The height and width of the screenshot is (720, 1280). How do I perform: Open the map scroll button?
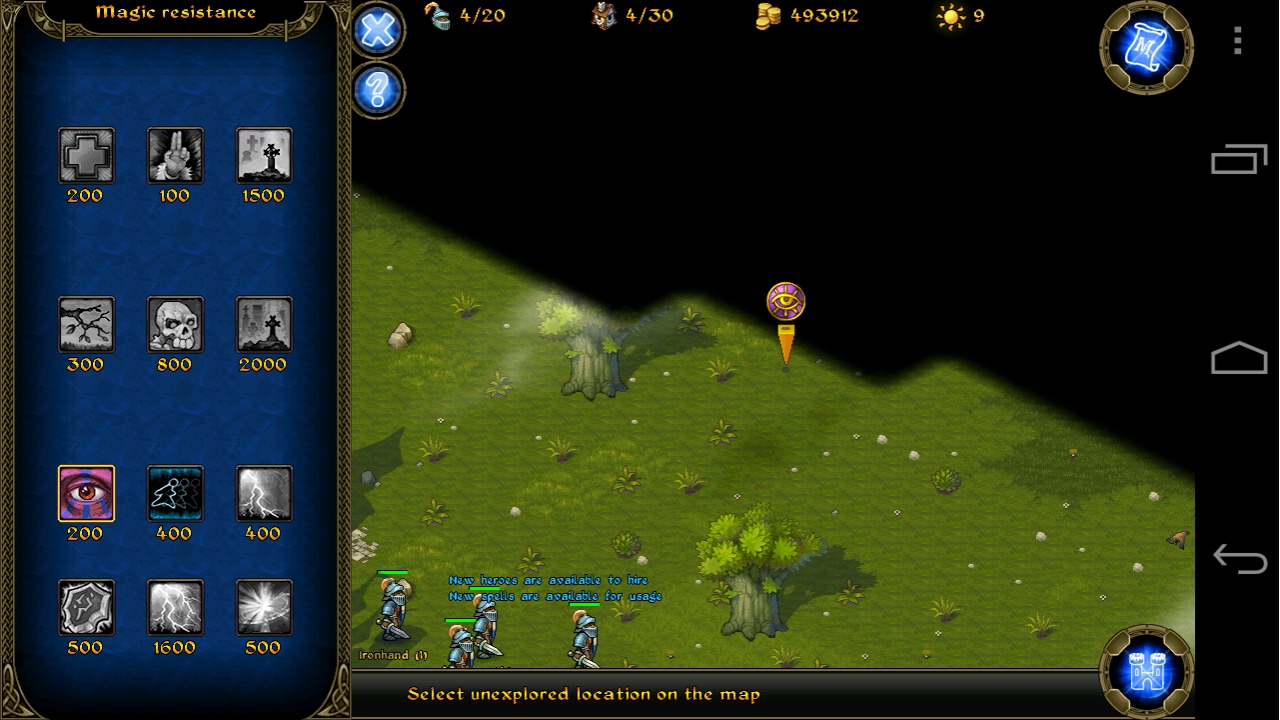click(1146, 47)
